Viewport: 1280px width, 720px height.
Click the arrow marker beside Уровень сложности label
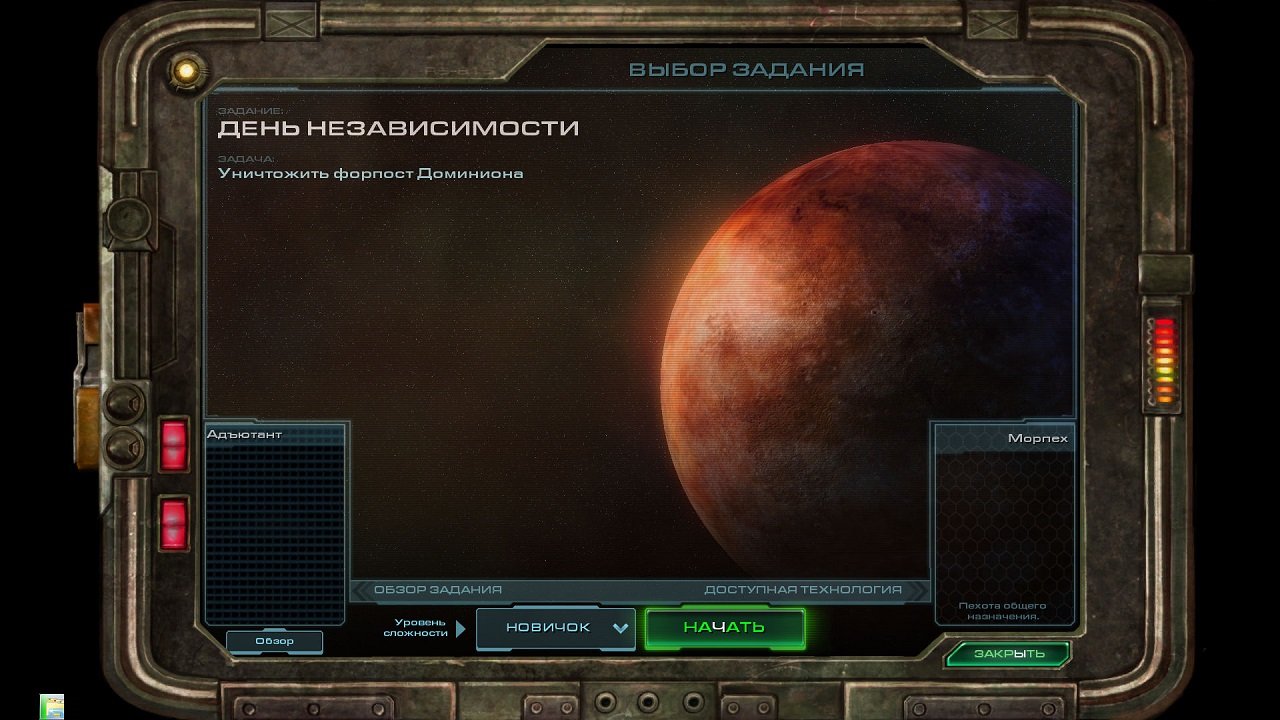459,628
